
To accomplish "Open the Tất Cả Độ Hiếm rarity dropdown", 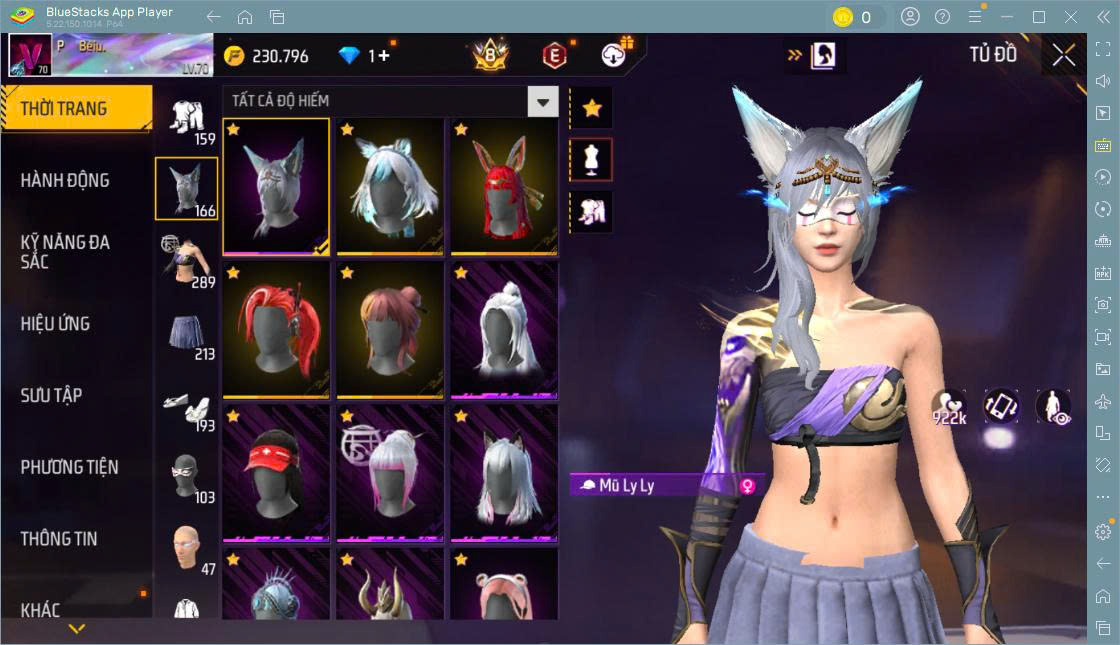I will coord(543,101).
